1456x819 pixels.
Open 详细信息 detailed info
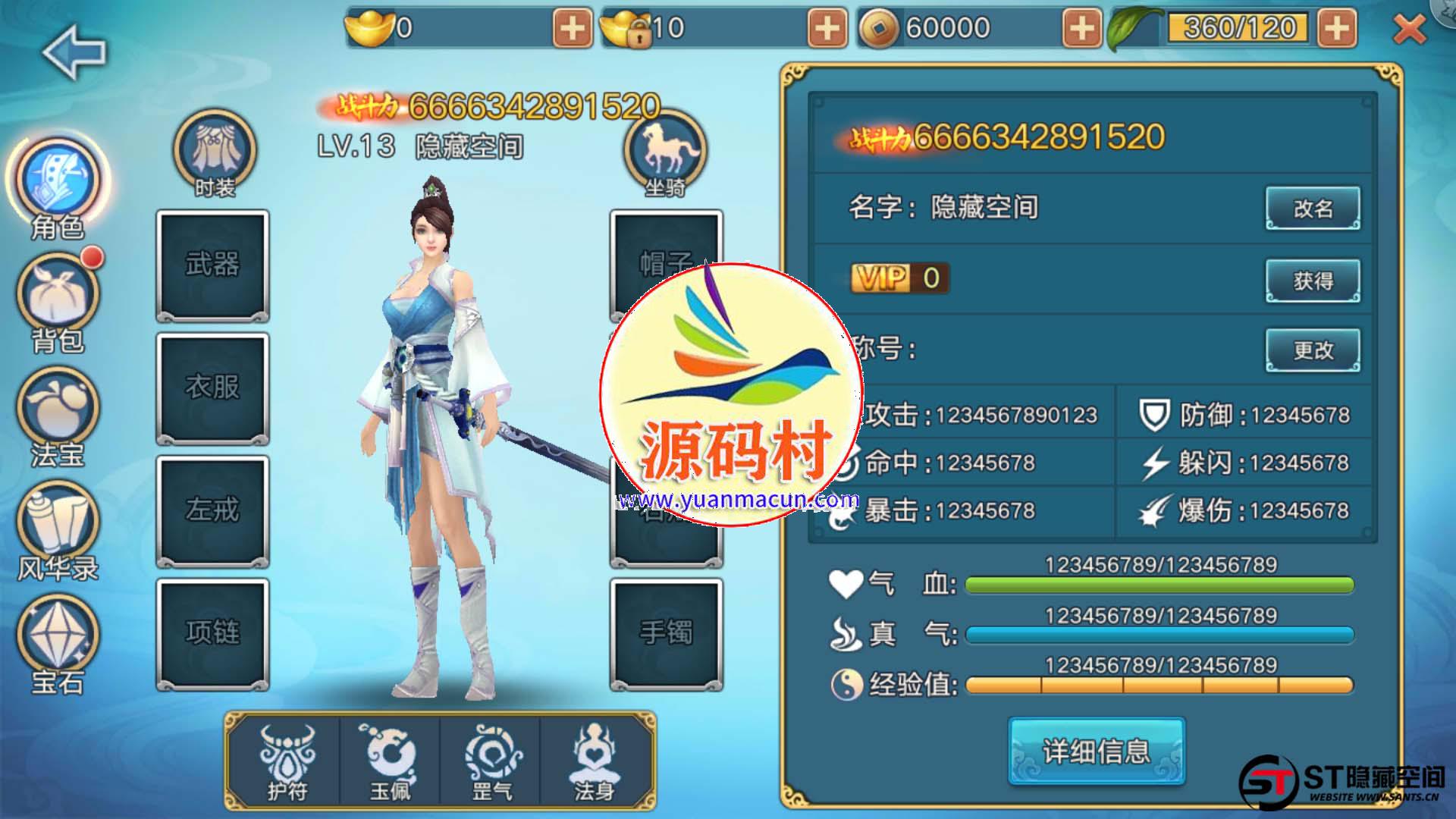(1096, 751)
